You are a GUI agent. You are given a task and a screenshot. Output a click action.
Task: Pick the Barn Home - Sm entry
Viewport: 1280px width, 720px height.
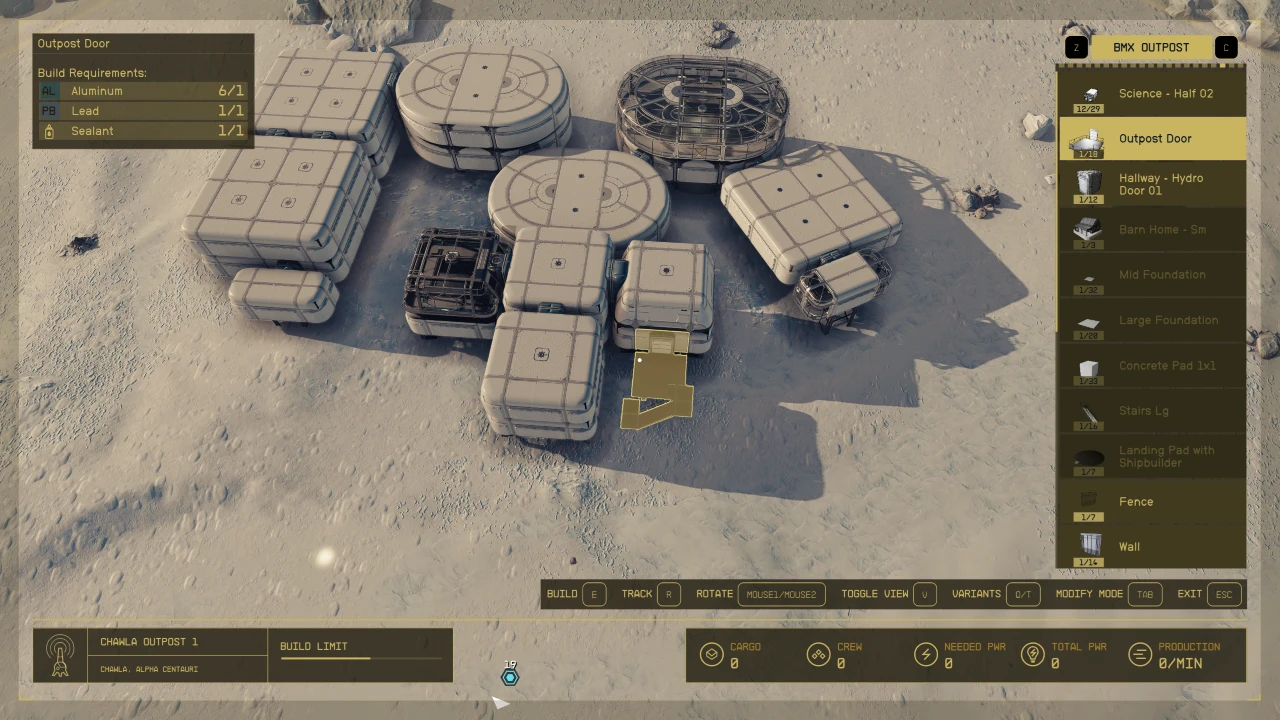click(x=1152, y=230)
